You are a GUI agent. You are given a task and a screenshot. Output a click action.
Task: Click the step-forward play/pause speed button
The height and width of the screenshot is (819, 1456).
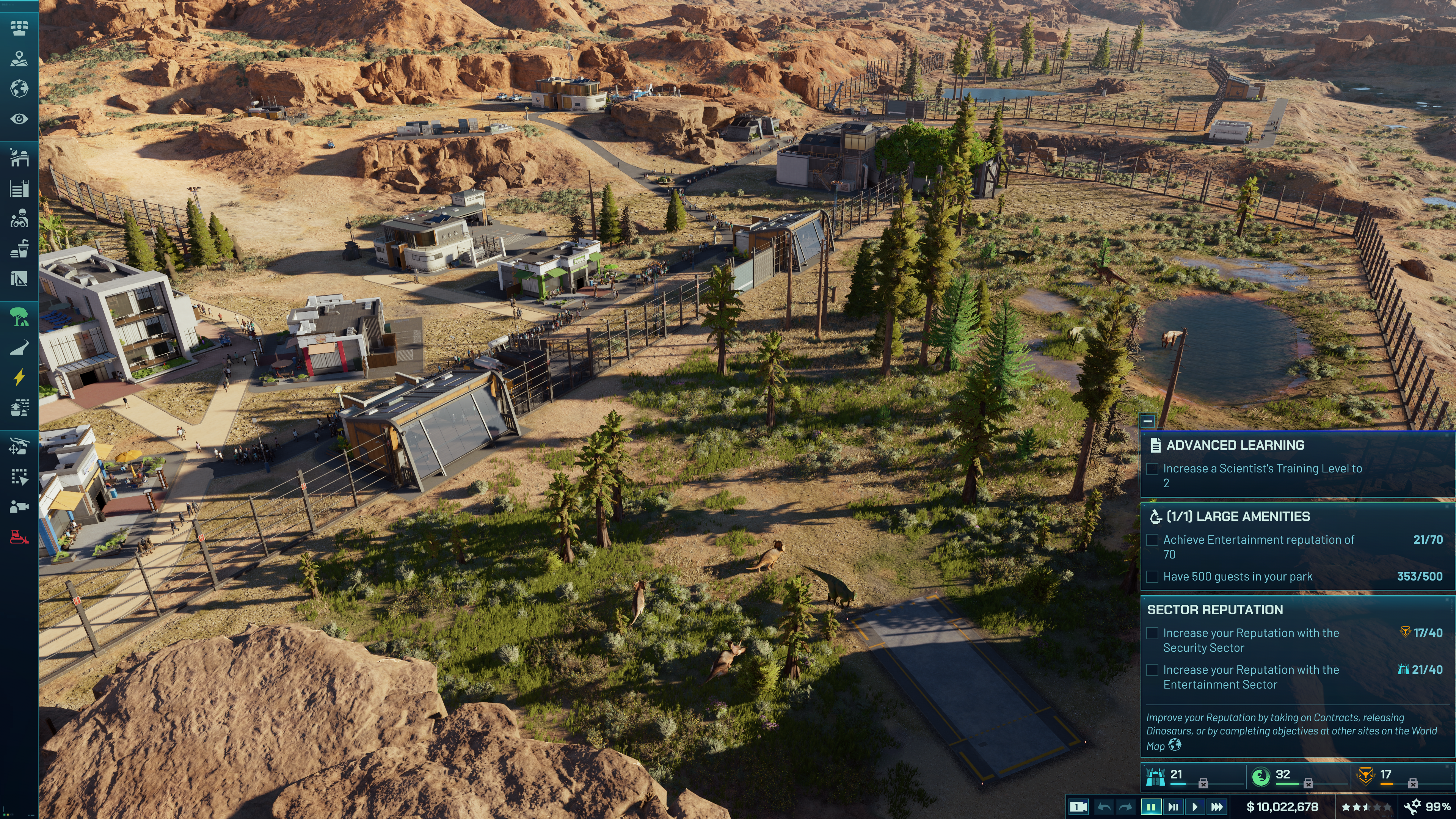pyautogui.click(x=1173, y=806)
